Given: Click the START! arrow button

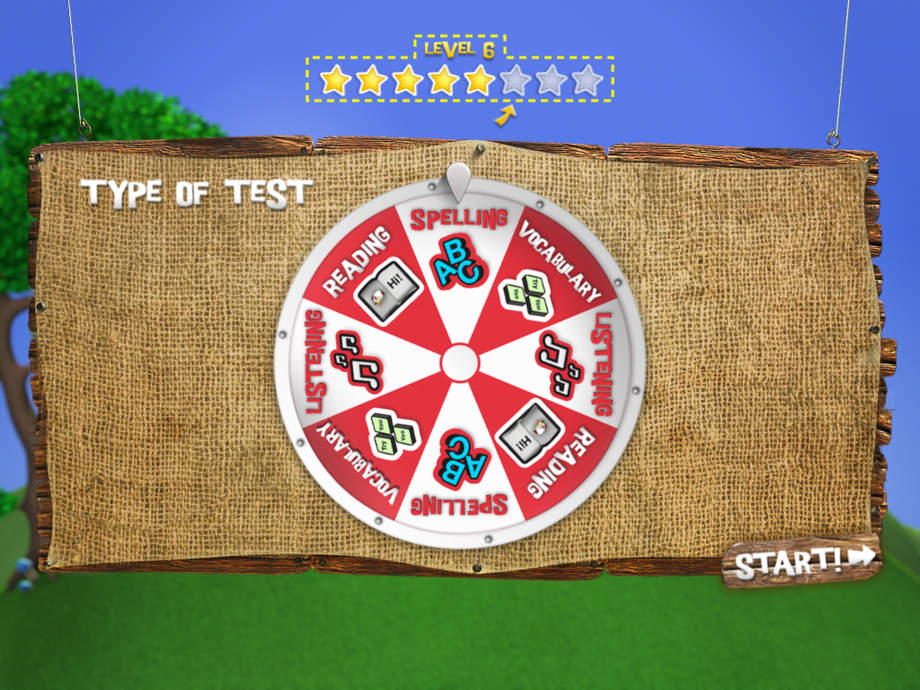Looking at the screenshot, I should click(x=803, y=561).
